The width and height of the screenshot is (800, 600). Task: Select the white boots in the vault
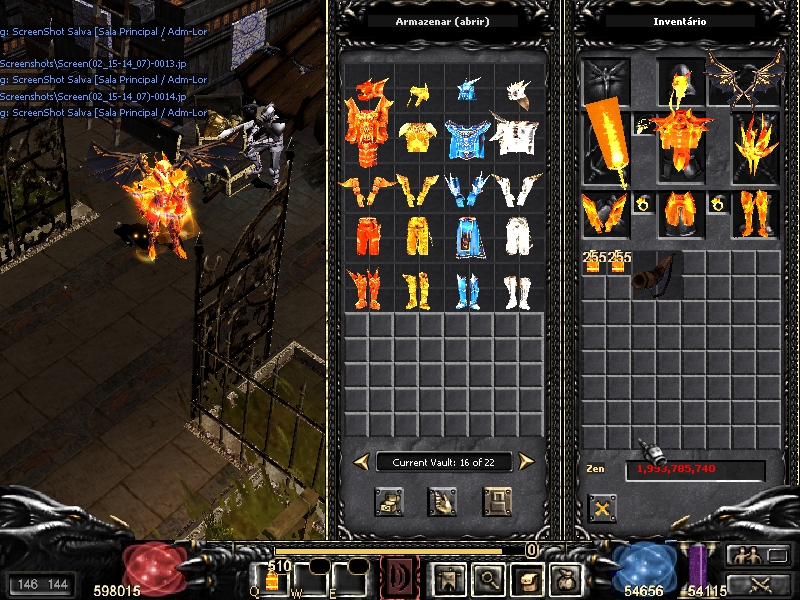point(516,290)
